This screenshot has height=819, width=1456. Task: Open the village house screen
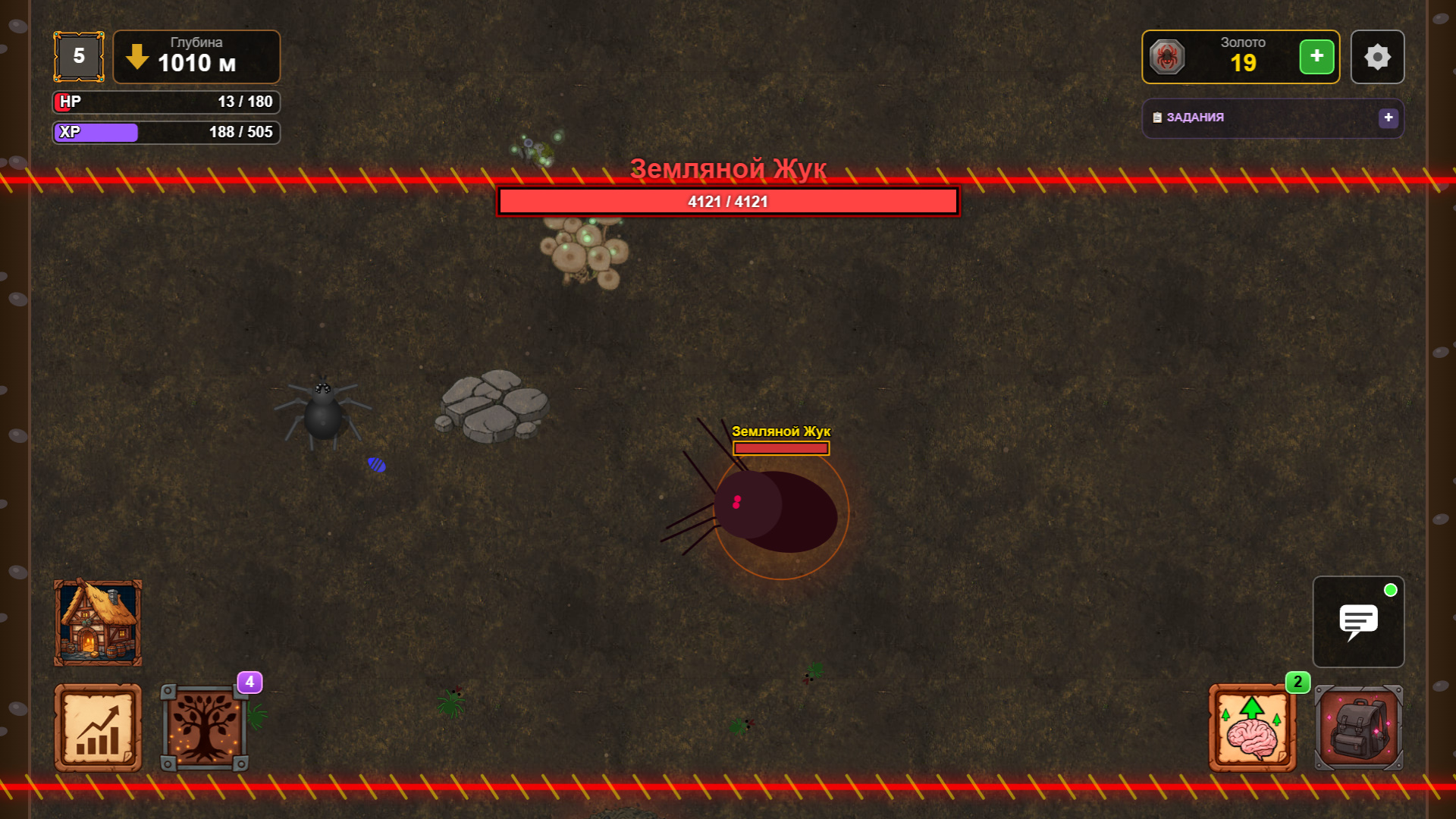point(98,622)
